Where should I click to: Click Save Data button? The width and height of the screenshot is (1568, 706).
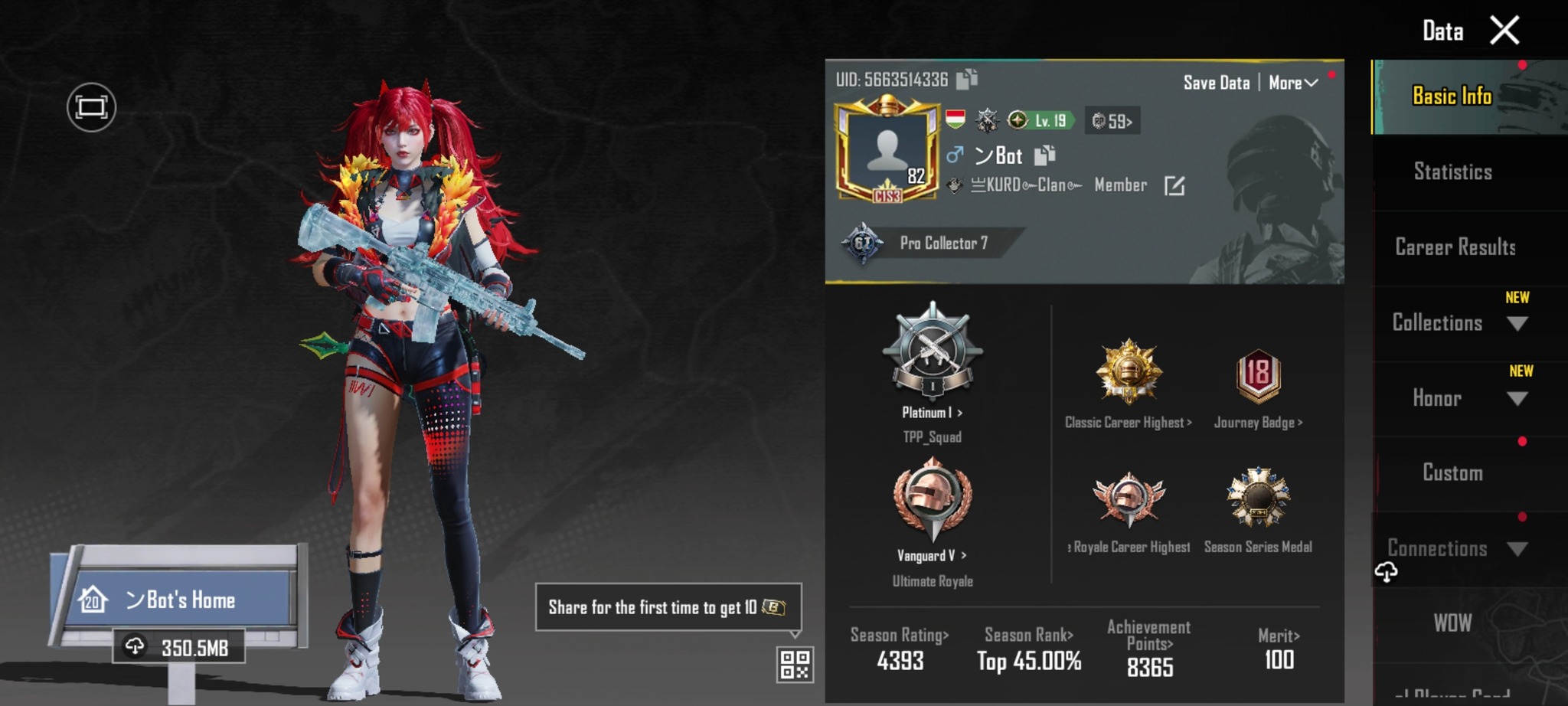coord(1216,83)
